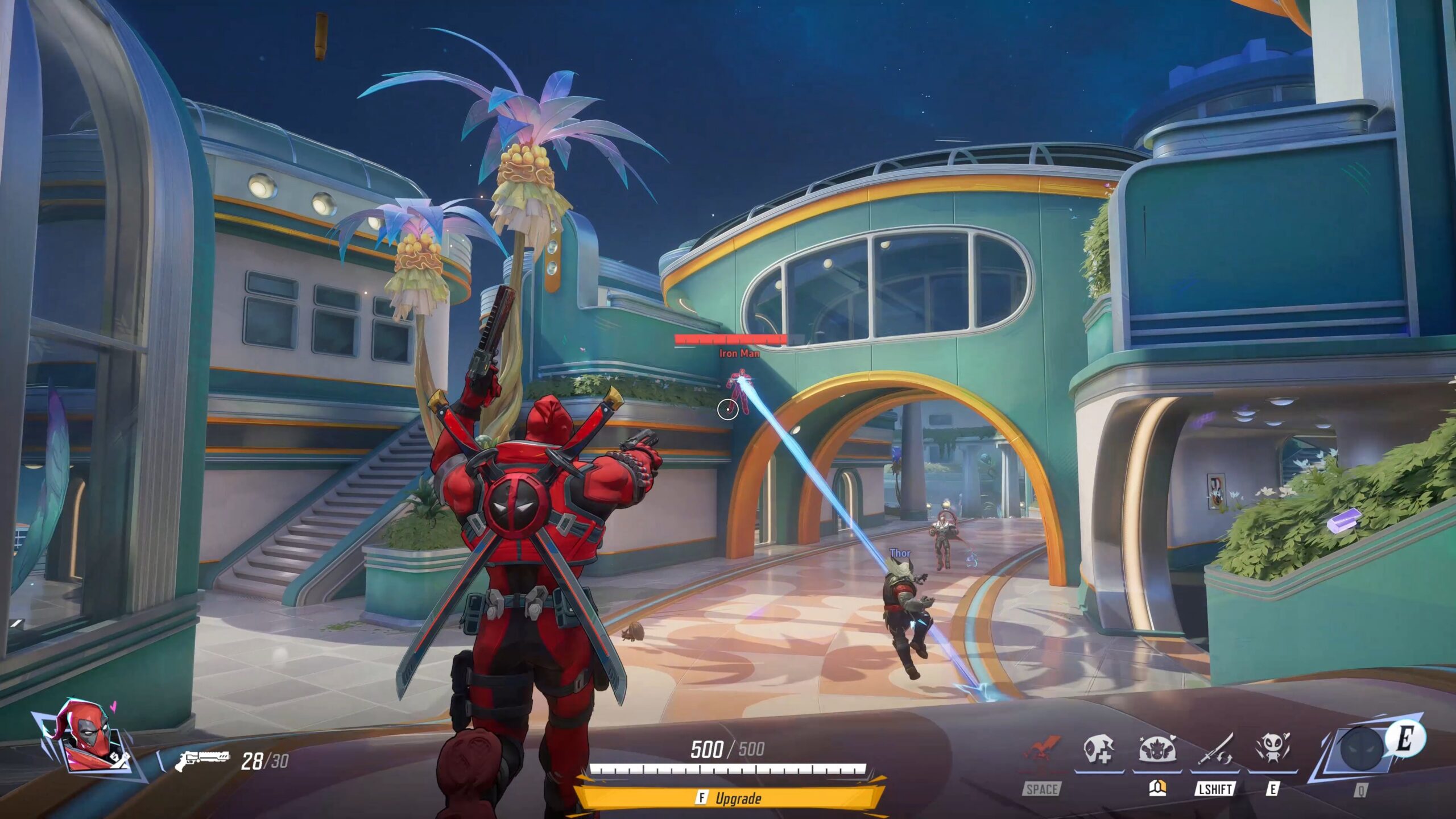This screenshot has height=819, width=1456.
Task: Trigger the chibi Deadpool ability icon
Action: click(1272, 750)
